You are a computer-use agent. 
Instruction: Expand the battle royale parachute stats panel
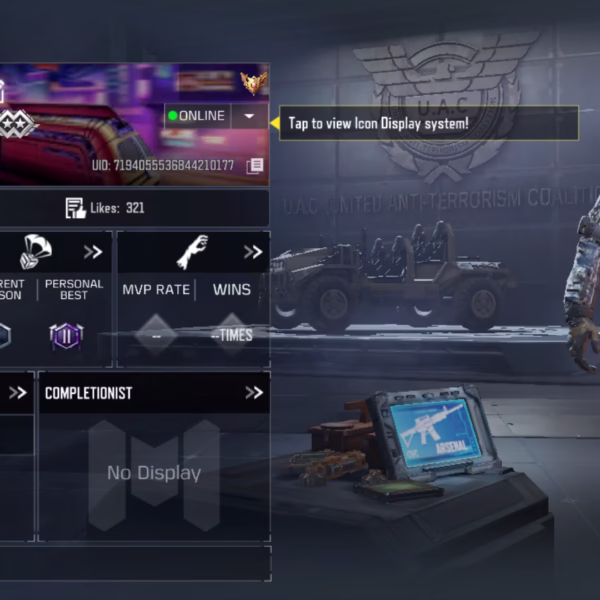coord(93,252)
